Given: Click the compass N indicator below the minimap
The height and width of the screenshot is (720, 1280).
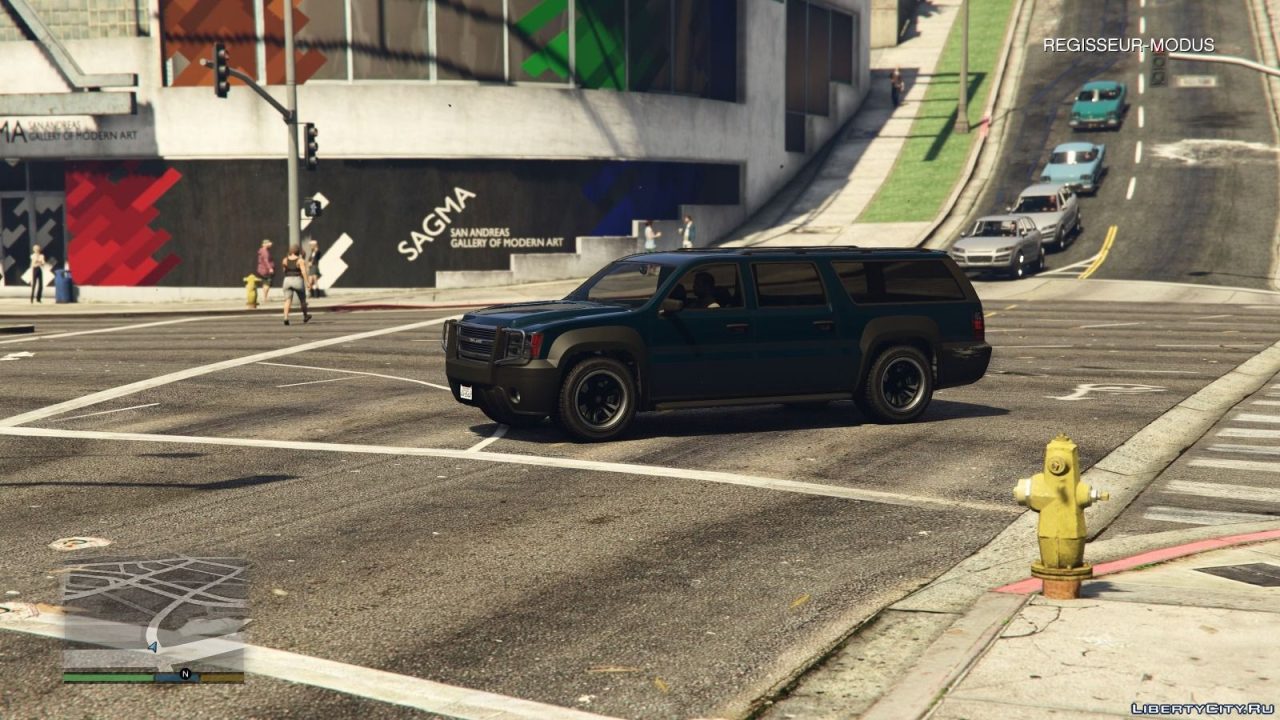Looking at the screenshot, I should [183, 675].
